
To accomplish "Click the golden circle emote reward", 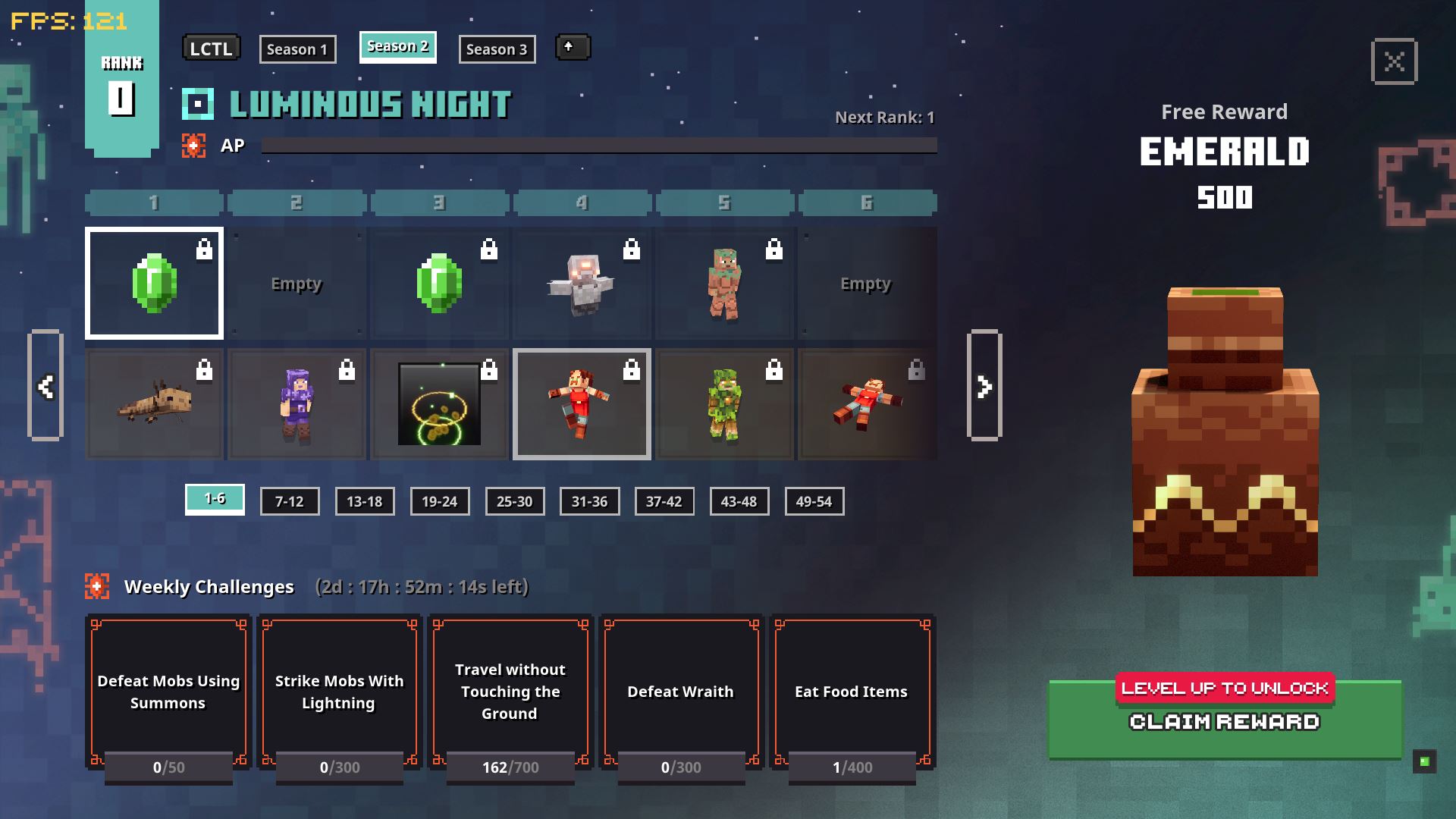I will click(x=439, y=403).
